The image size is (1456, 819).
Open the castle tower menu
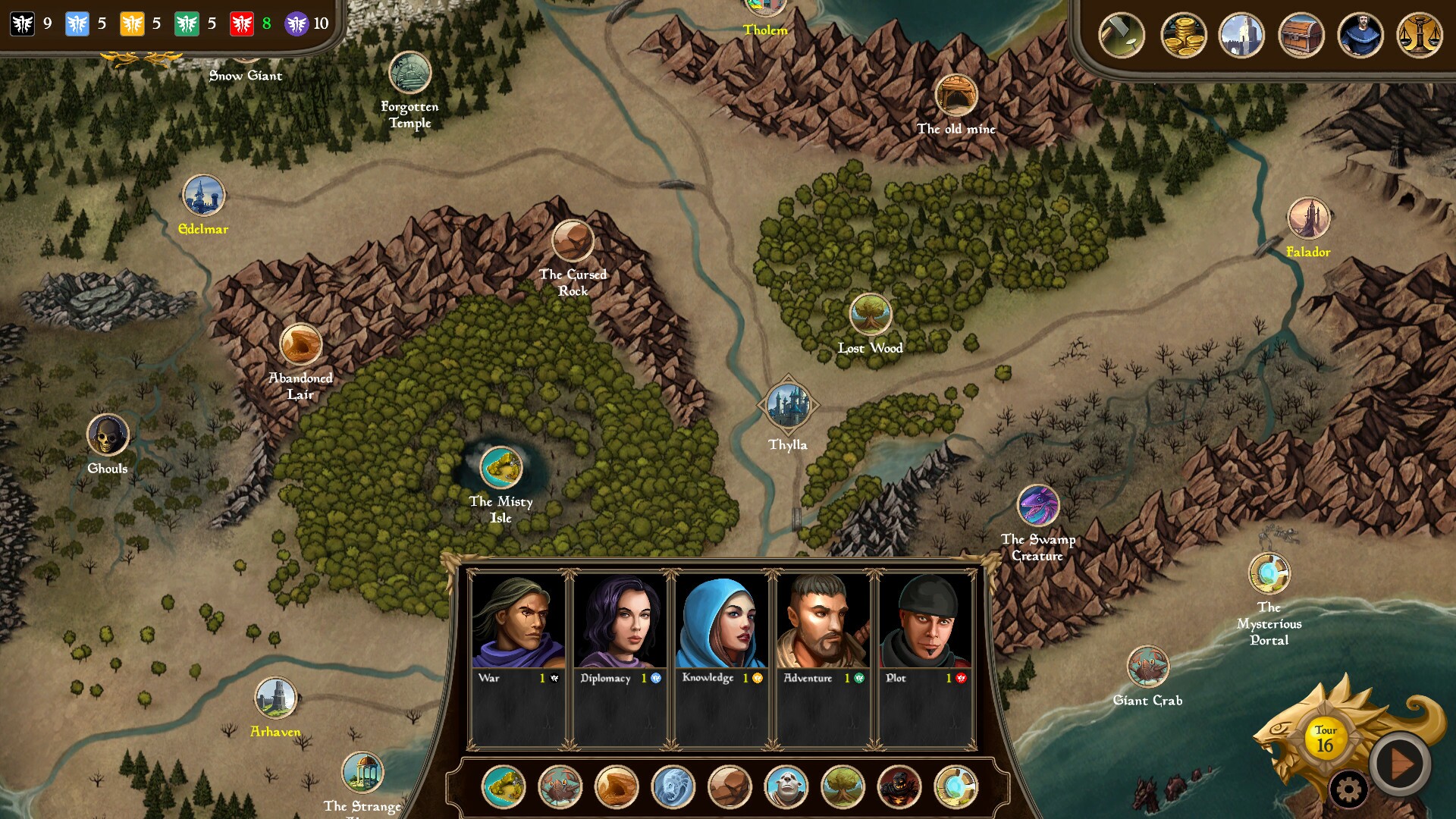(x=1241, y=36)
